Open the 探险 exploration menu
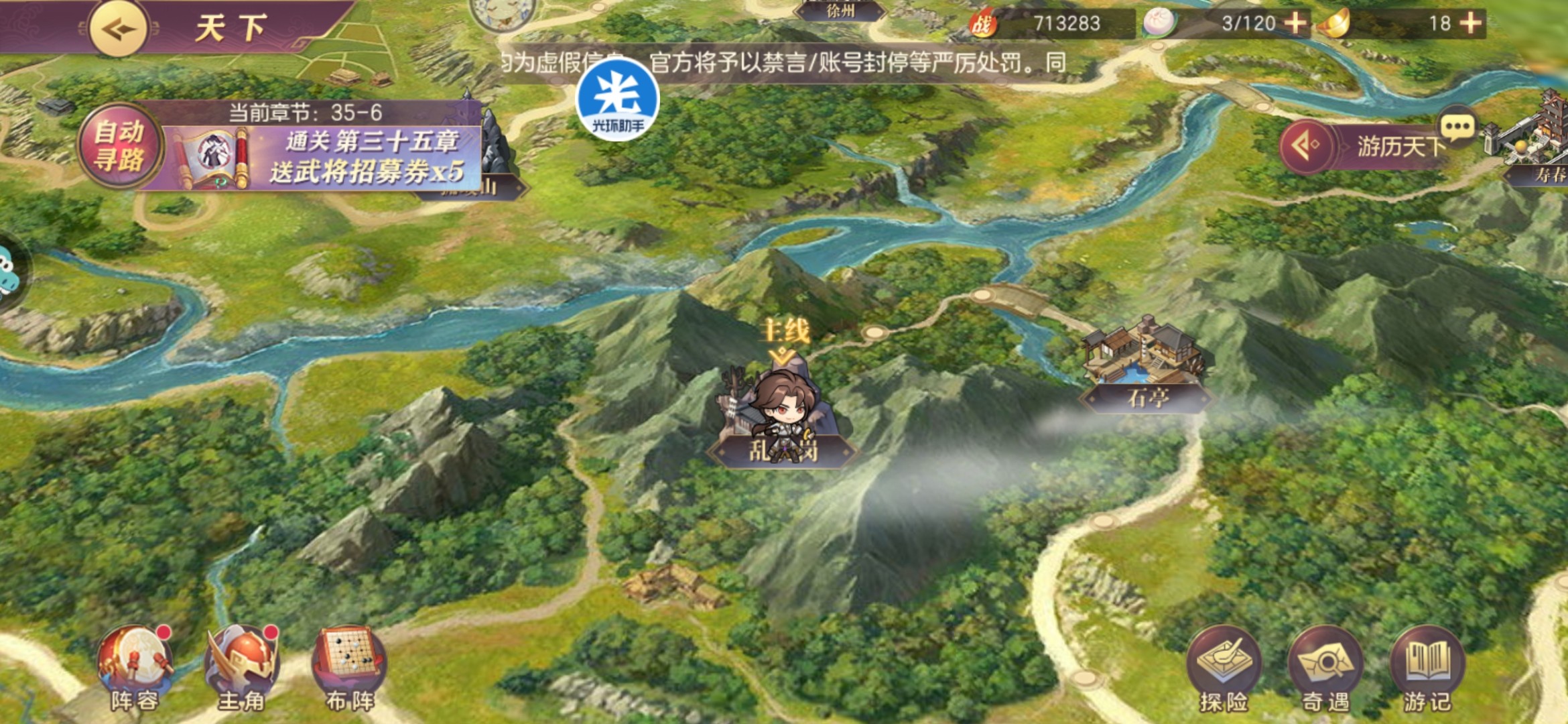 tap(1223, 667)
